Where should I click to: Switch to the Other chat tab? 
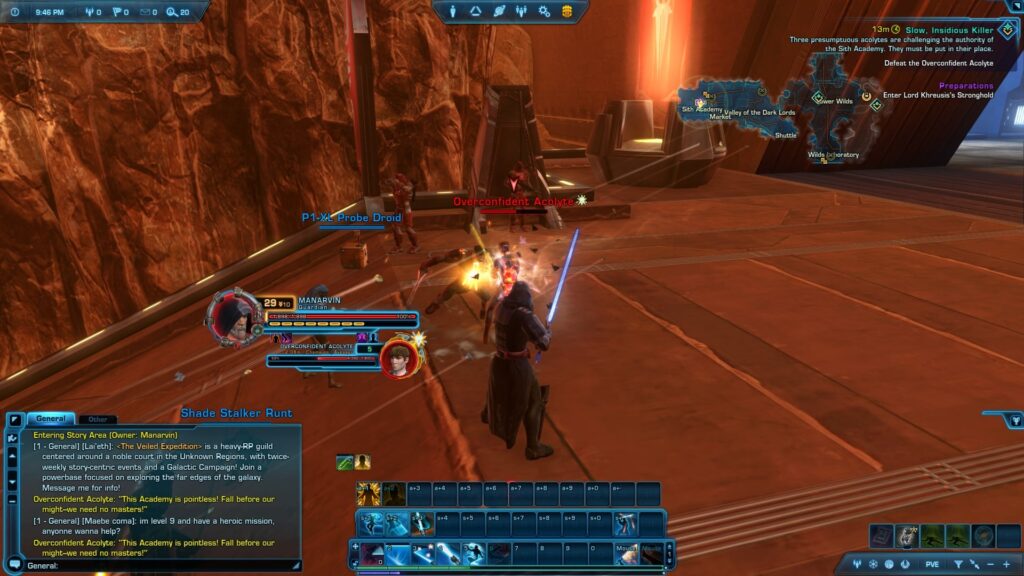pyautogui.click(x=97, y=419)
